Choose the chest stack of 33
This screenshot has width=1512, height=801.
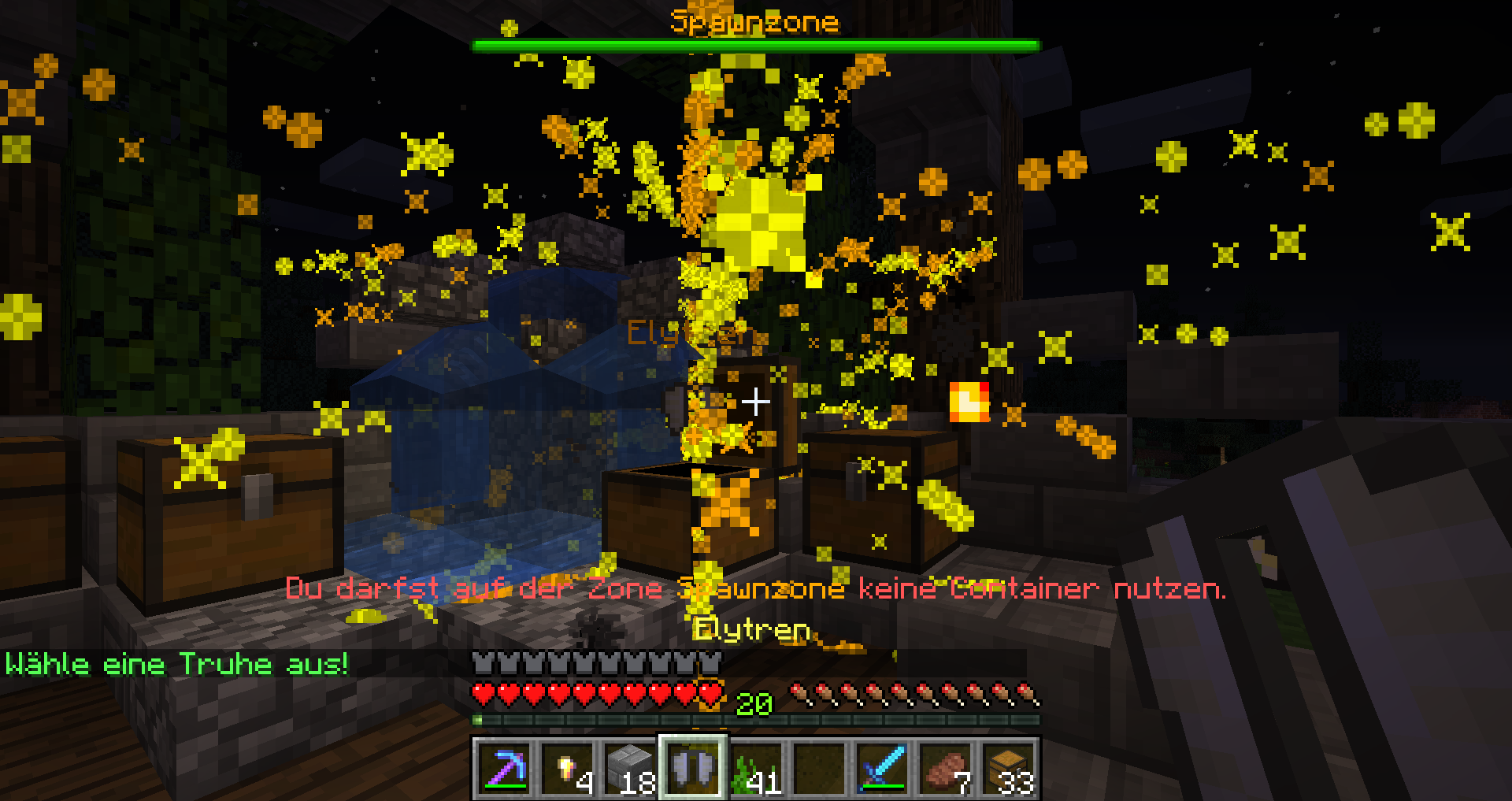[x=1008, y=768]
